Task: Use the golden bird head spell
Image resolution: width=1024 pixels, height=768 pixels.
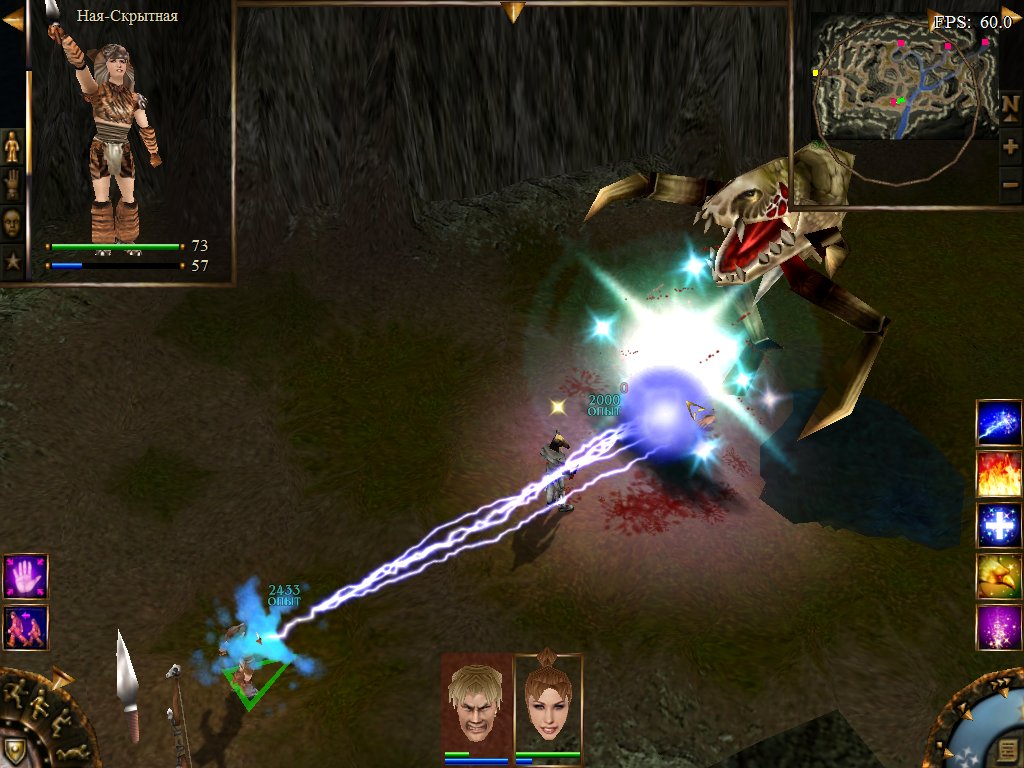Action: tap(999, 577)
